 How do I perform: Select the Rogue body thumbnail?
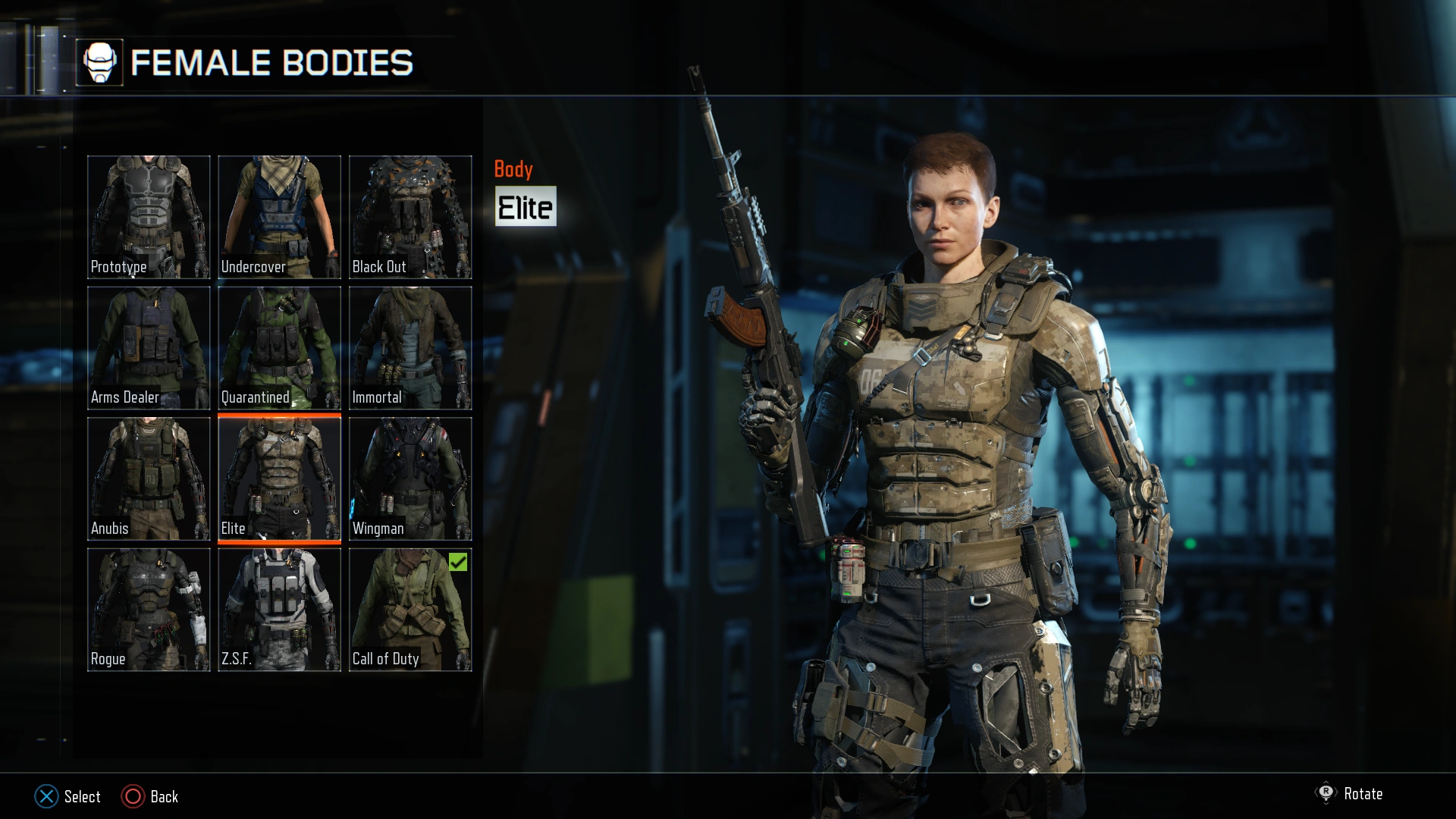[x=149, y=609]
